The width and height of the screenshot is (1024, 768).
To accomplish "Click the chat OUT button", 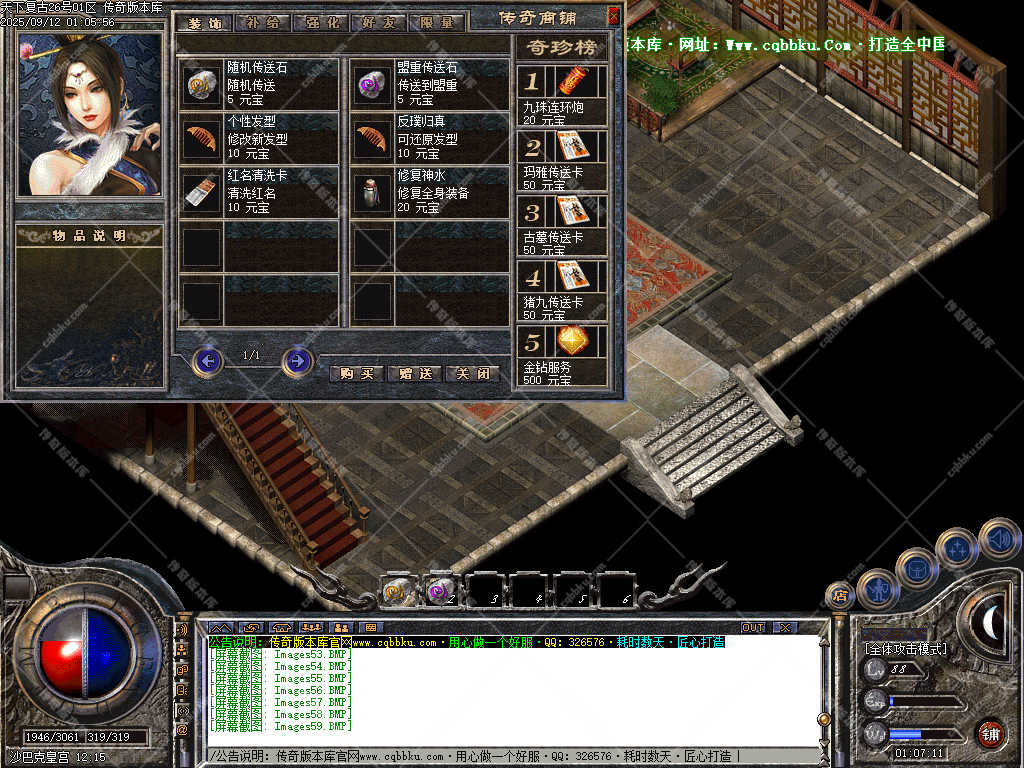I will click(x=753, y=627).
